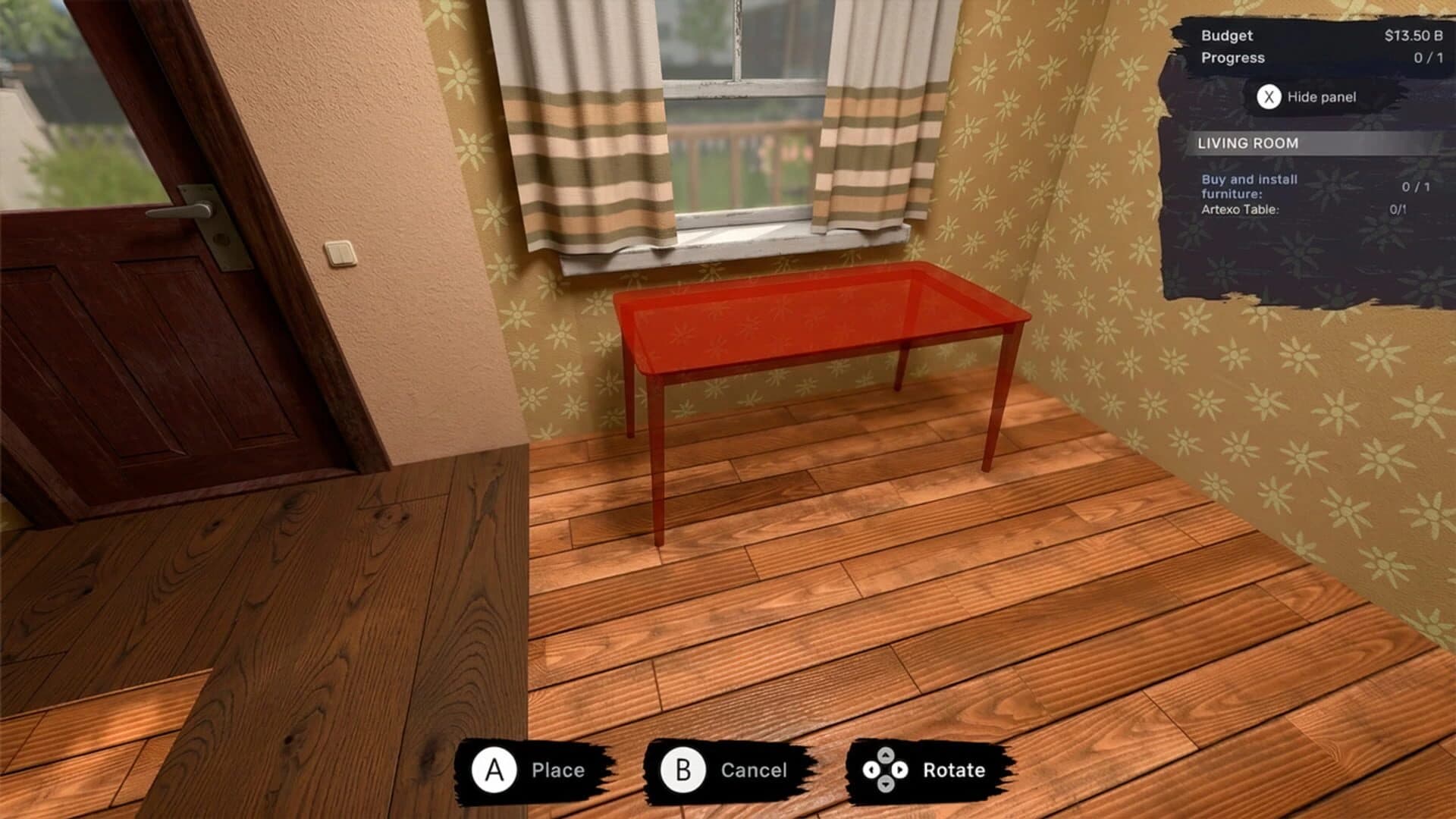Click the Place button label
Image resolution: width=1456 pixels, height=819 pixels.
click(x=557, y=770)
